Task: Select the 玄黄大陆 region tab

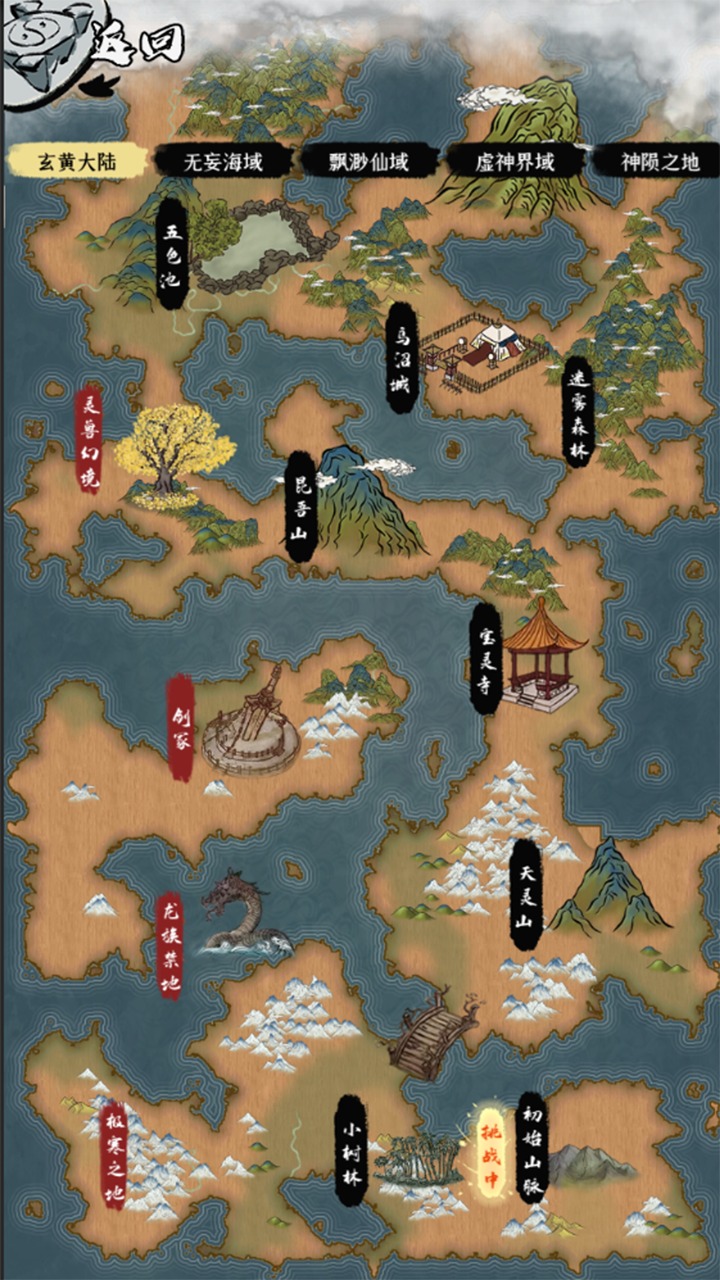Action: click(x=77, y=161)
